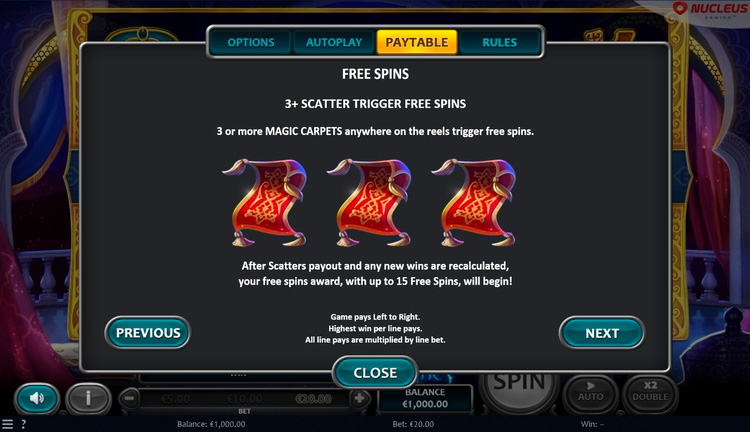Decrease the bet with the minus button
The width and height of the screenshot is (750, 432).
pos(130,398)
